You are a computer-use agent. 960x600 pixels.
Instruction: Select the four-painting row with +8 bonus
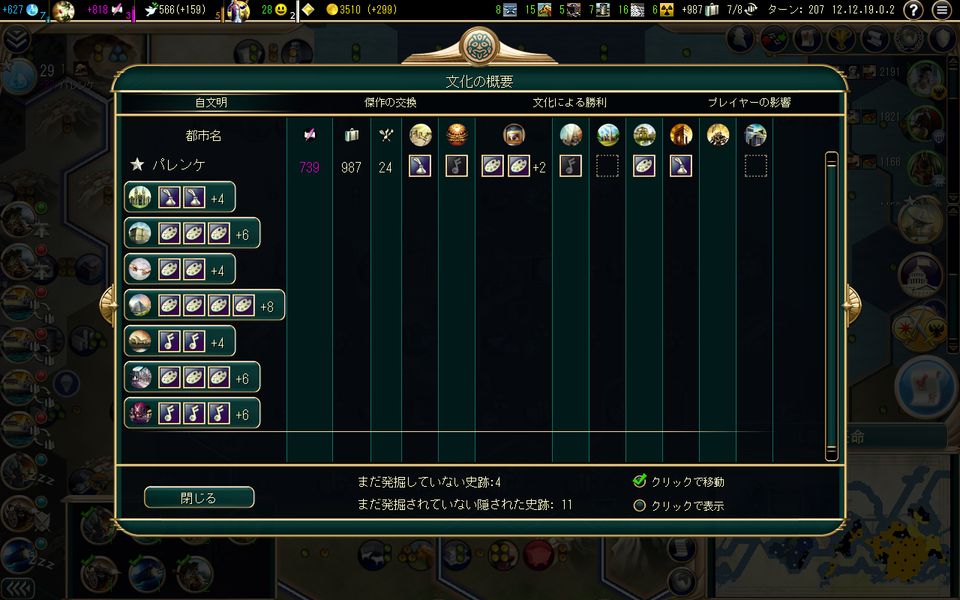pos(204,306)
